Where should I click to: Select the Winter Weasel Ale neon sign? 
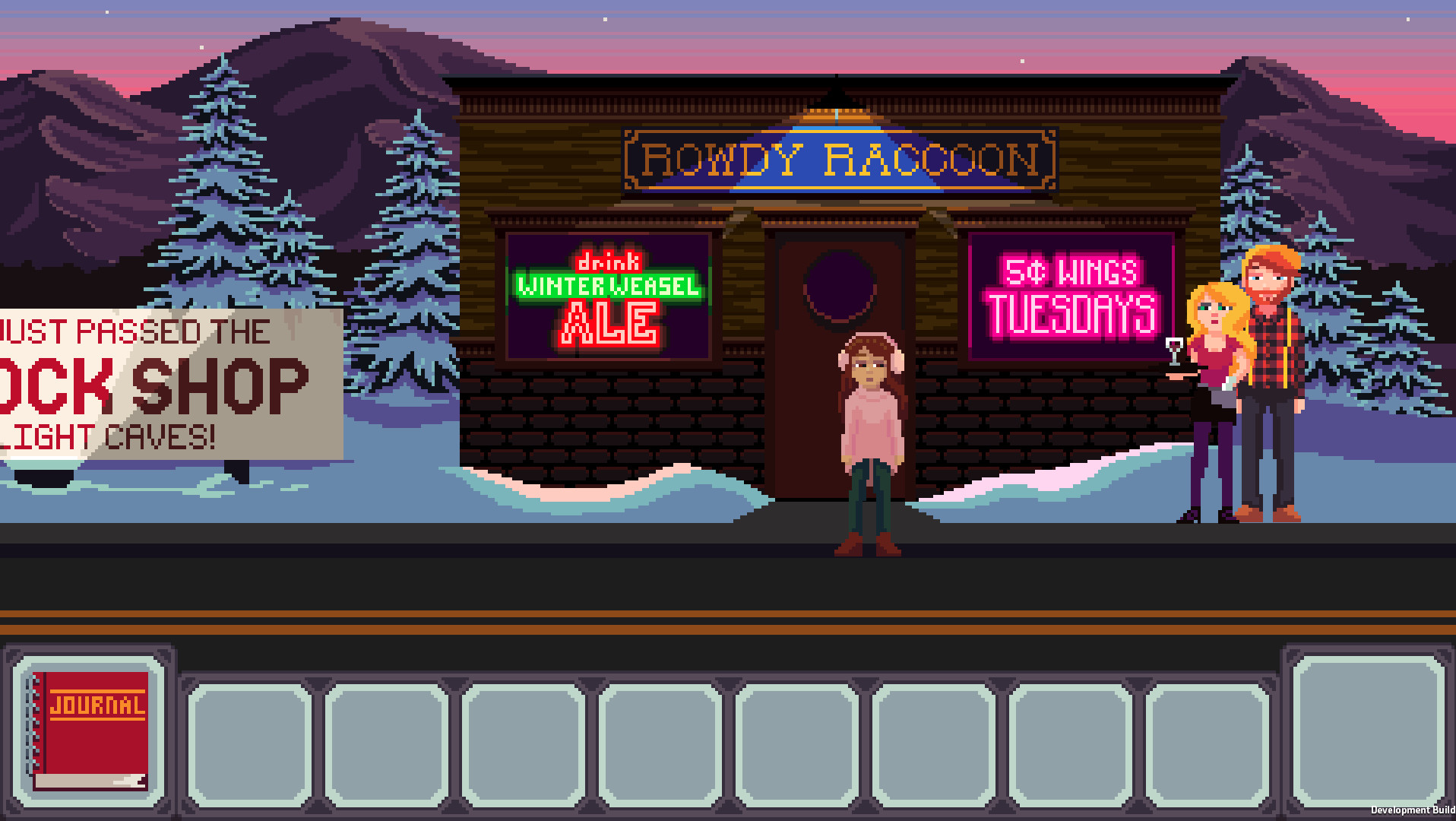point(608,296)
